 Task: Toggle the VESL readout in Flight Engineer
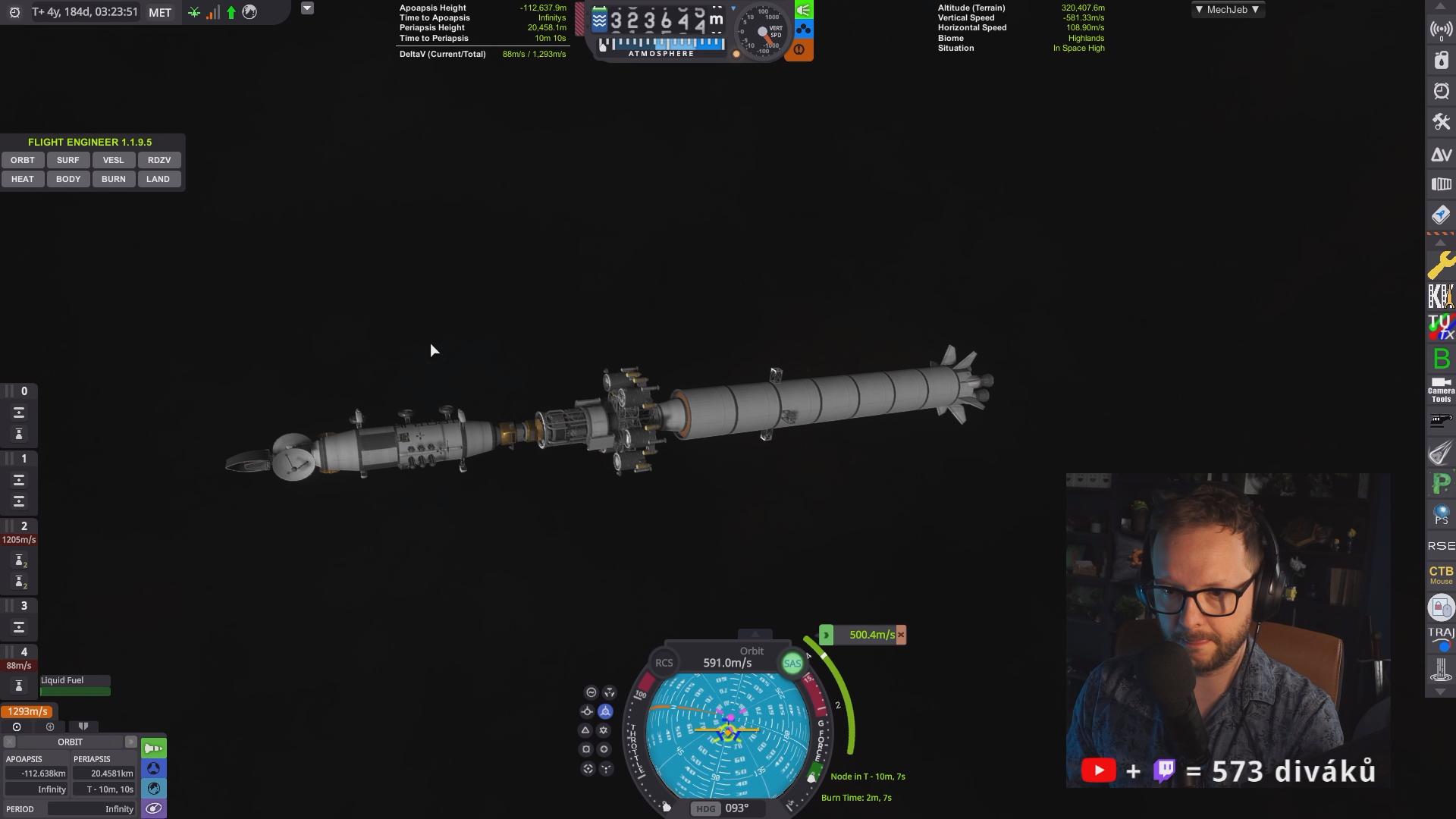(113, 160)
